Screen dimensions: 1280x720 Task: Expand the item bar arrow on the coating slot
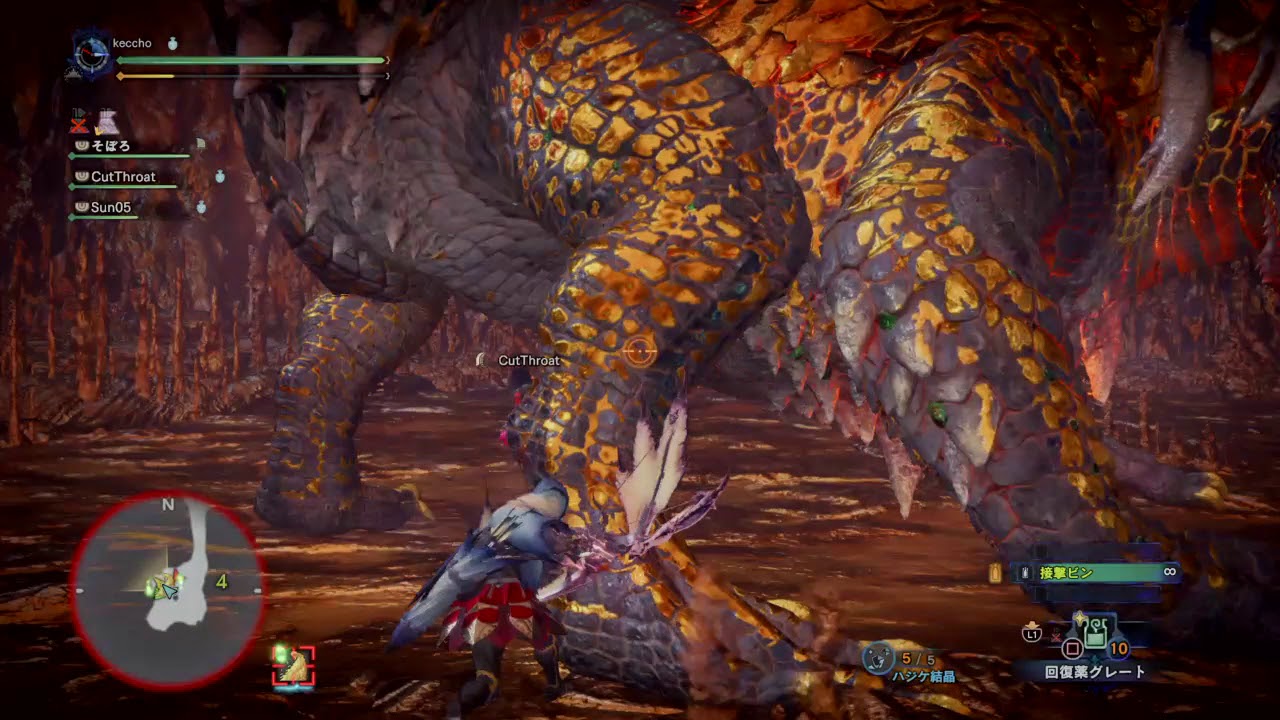995,574
